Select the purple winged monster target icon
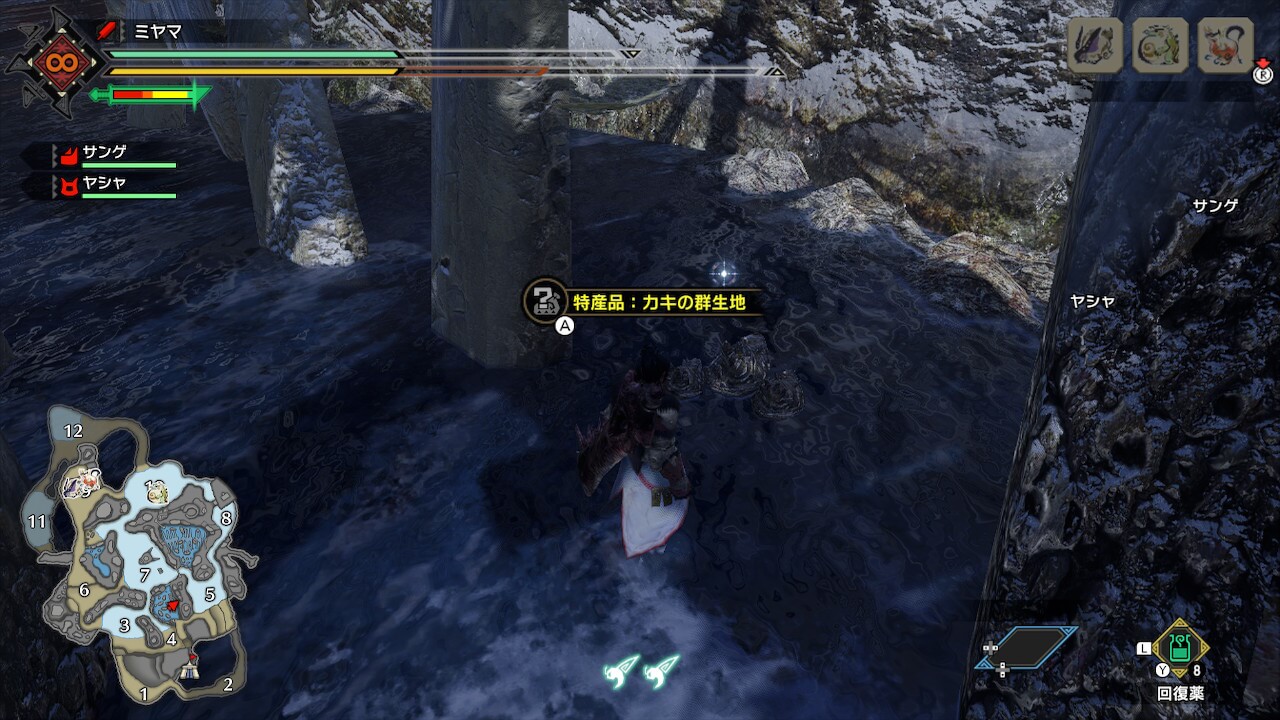Viewport: 1280px width, 720px height. pyautogui.click(x=1094, y=45)
